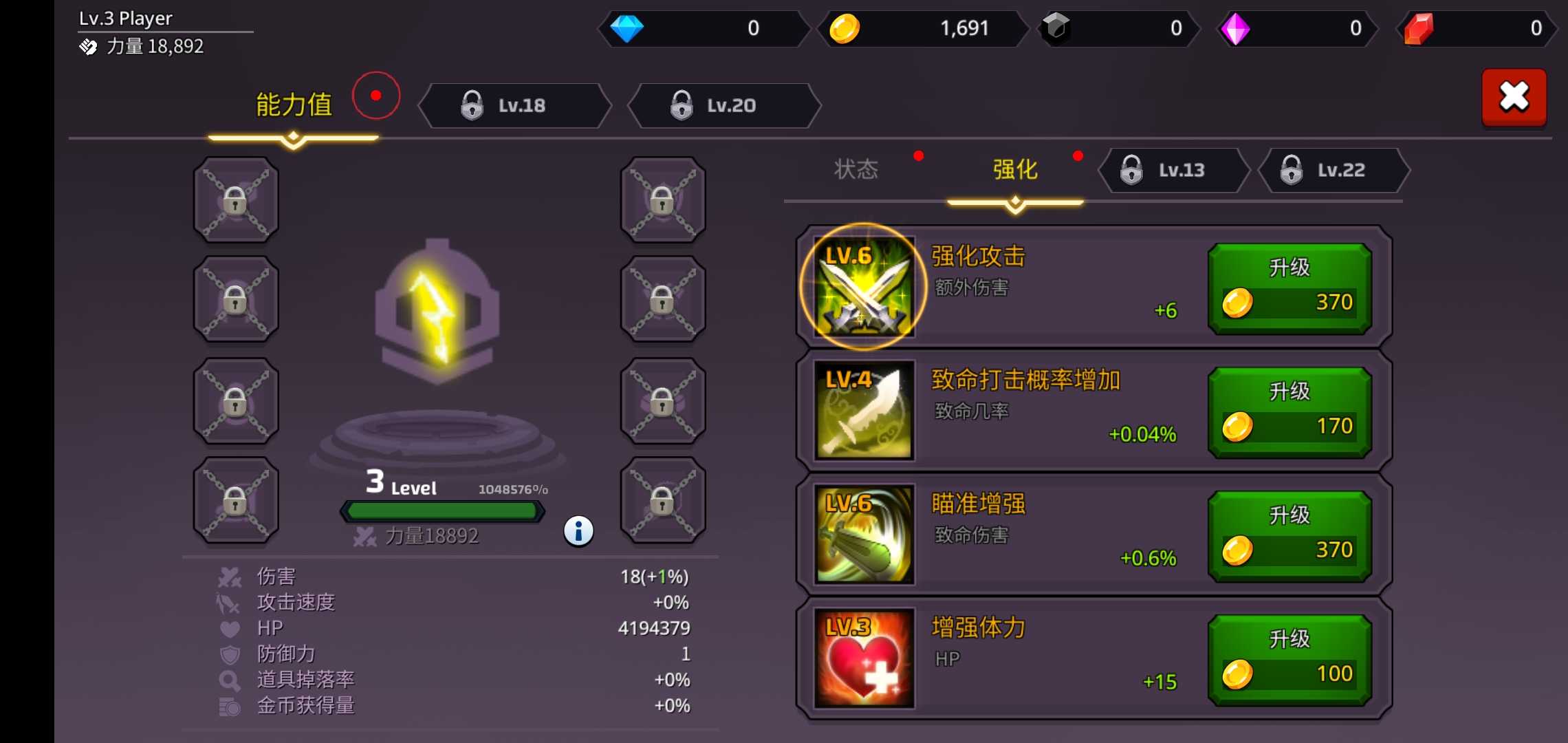Viewport: 1568px width, 743px height.
Task: Click the 增强体力 heart icon
Action: tap(862, 659)
